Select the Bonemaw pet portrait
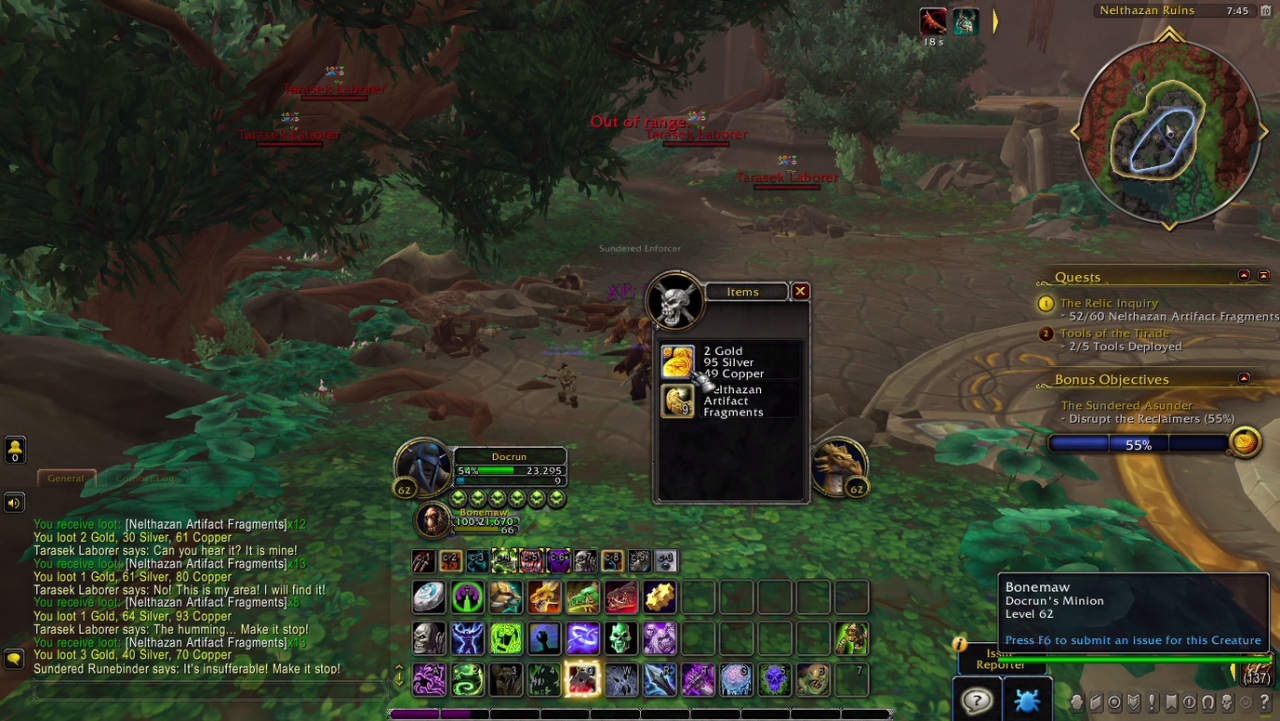Screen dimensions: 1280x721 (433, 520)
